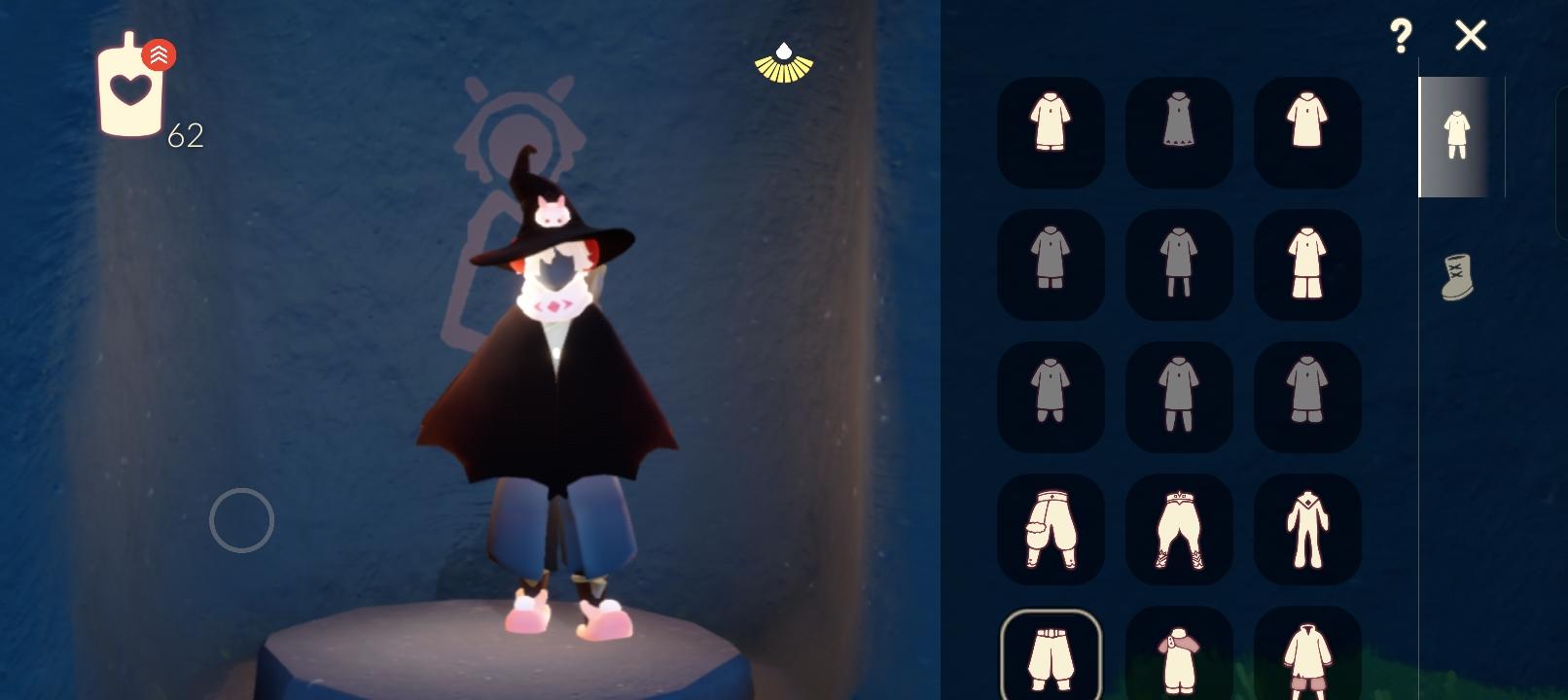The width and height of the screenshot is (1568, 700).
Task: Pick the pouch-belt baggy trousers
Action: 1051,529
